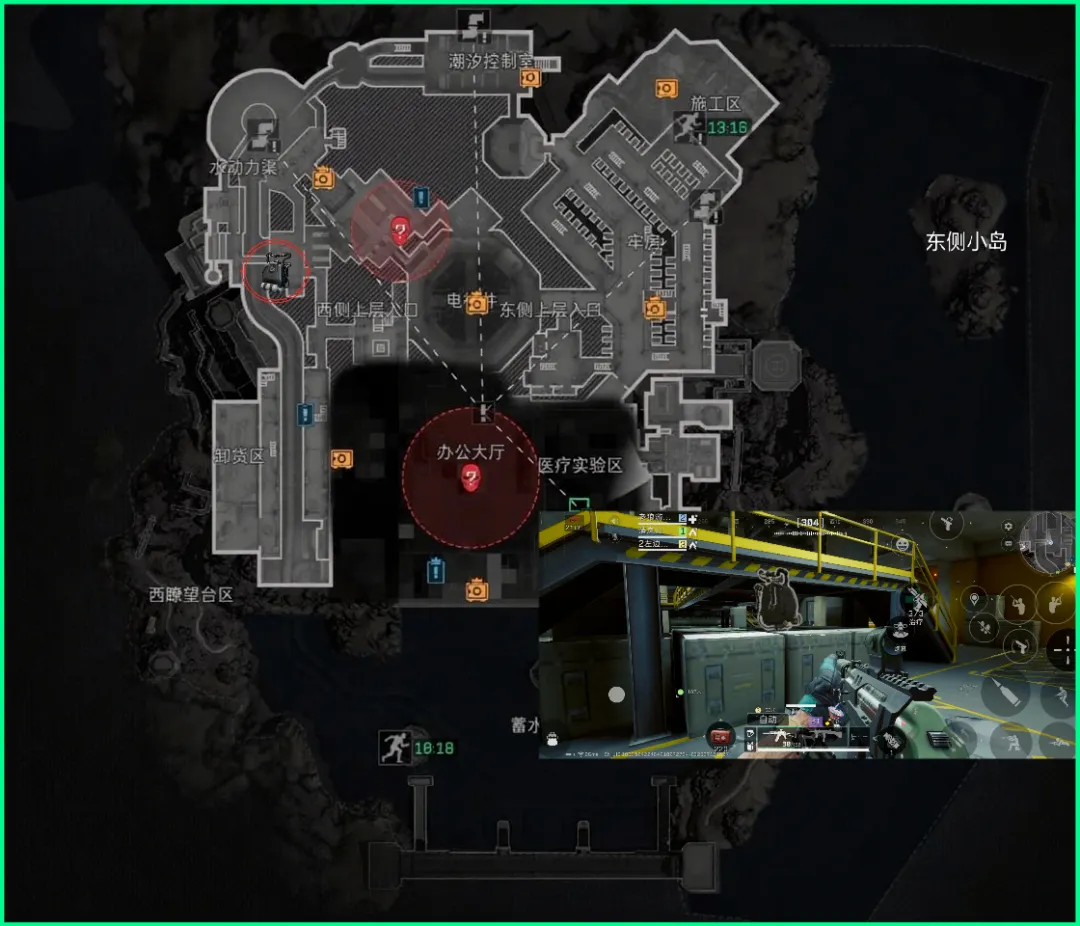1080x926 pixels.
Task: Click the safe icon by 潮汐控制室
Action: click(530, 77)
